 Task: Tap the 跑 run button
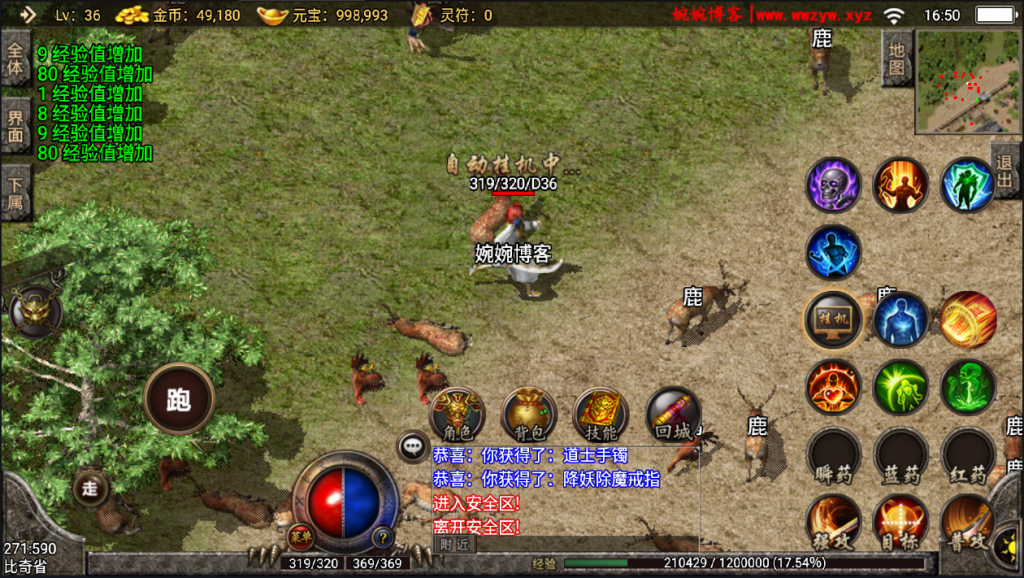click(180, 399)
